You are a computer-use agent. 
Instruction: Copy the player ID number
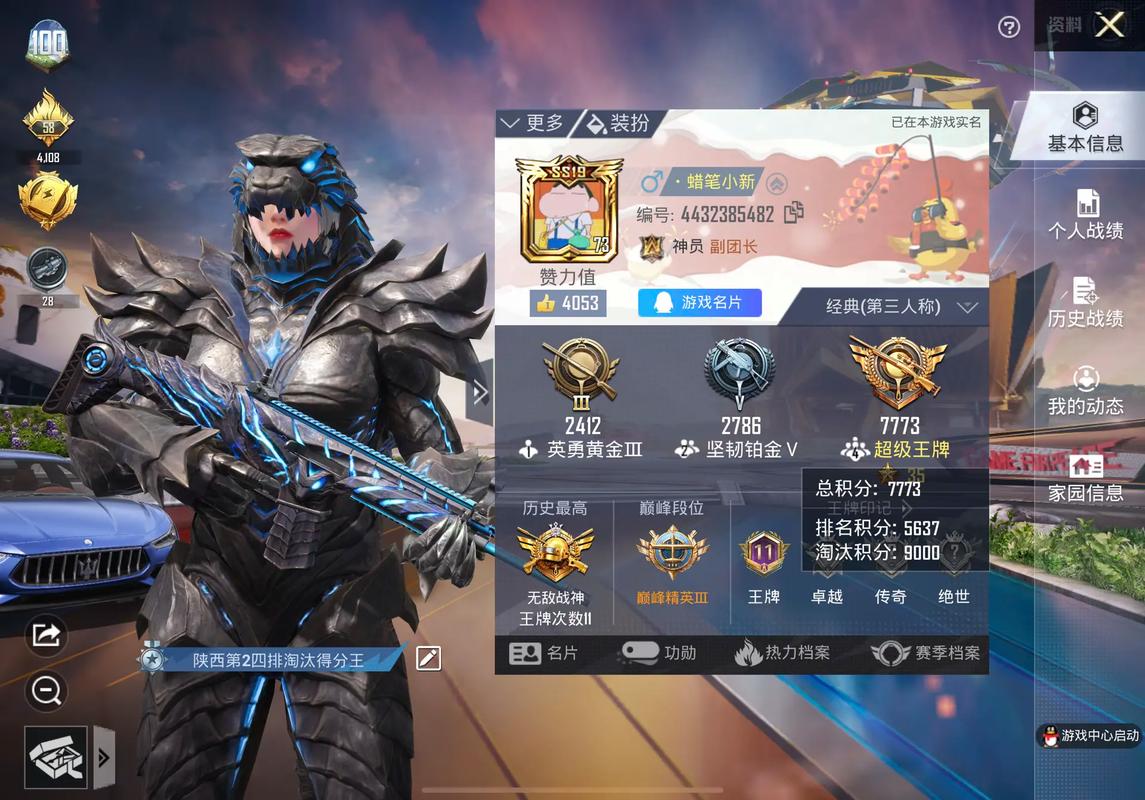point(794,213)
